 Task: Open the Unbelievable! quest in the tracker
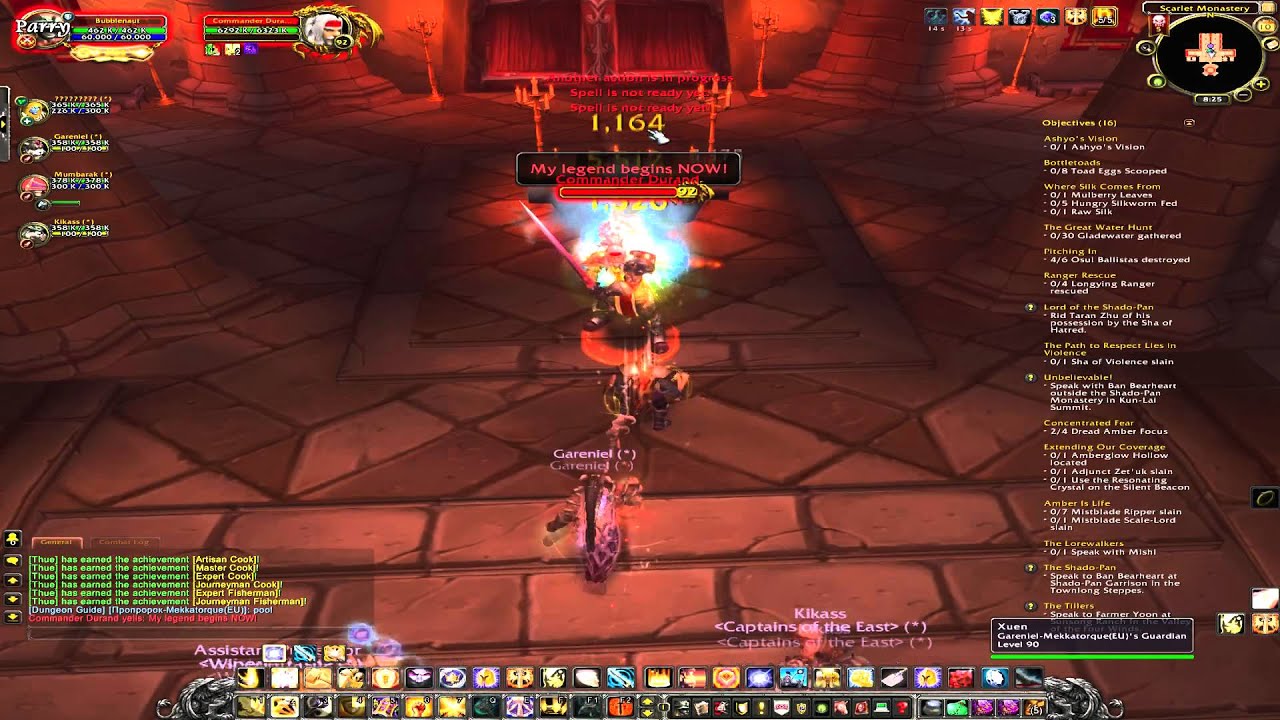pos(1077,377)
